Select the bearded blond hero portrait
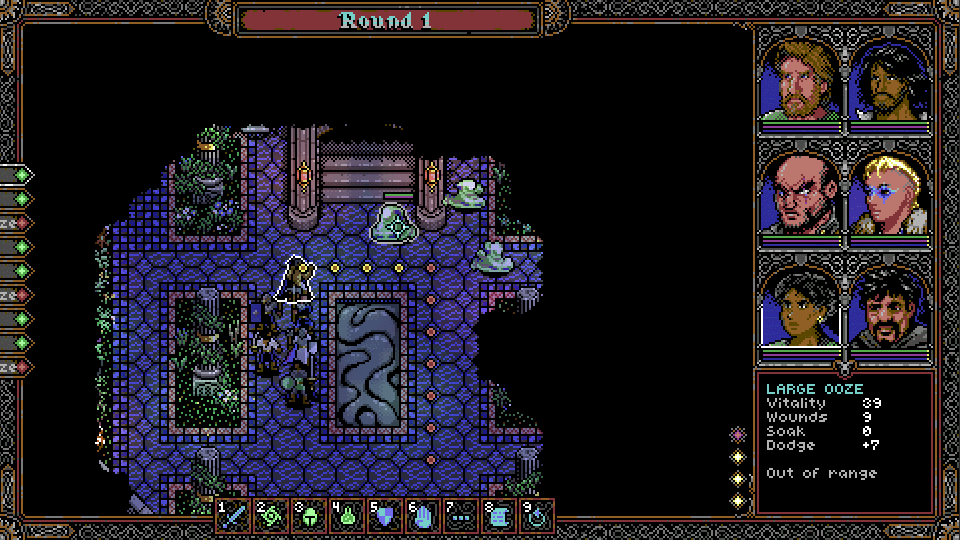The width and height of the screenshot is (960, 540). click(801, 80)
